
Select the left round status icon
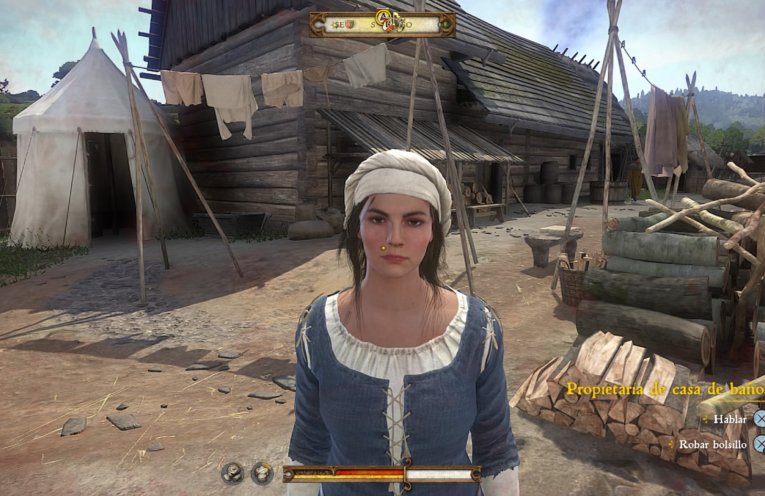click(x=233, y=473)
